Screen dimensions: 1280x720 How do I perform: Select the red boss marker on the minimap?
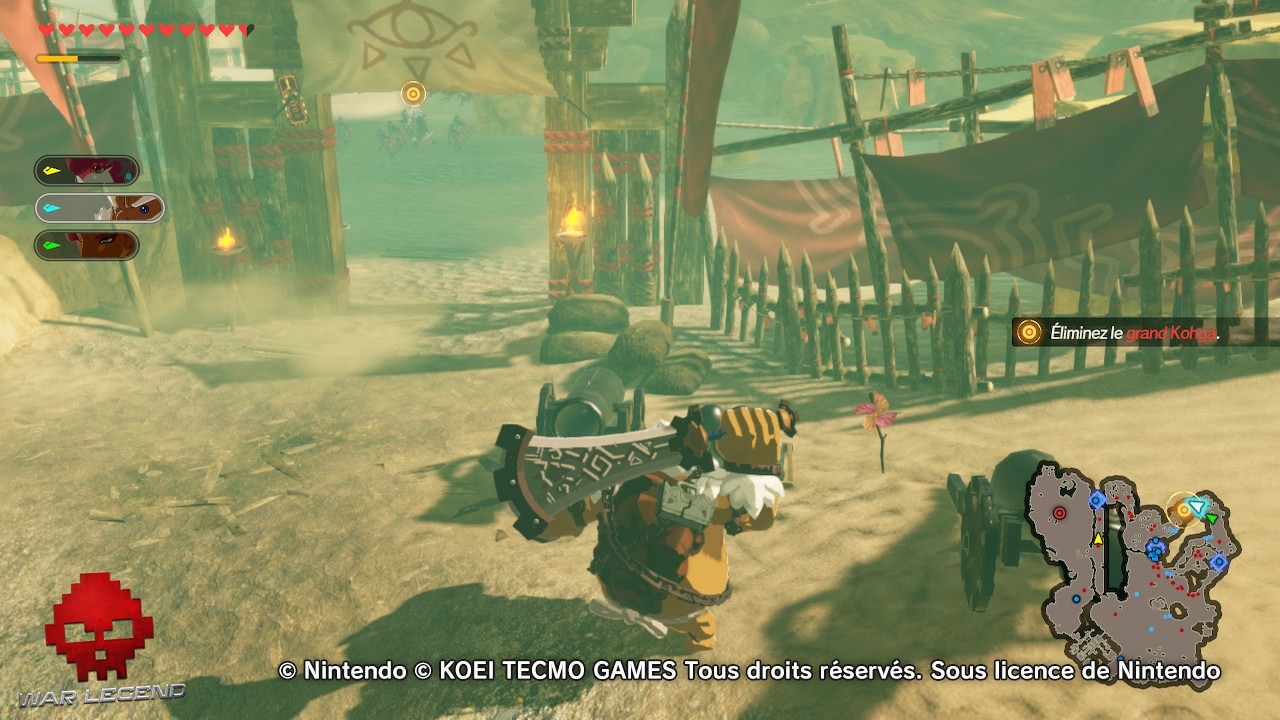(1059, 511)
